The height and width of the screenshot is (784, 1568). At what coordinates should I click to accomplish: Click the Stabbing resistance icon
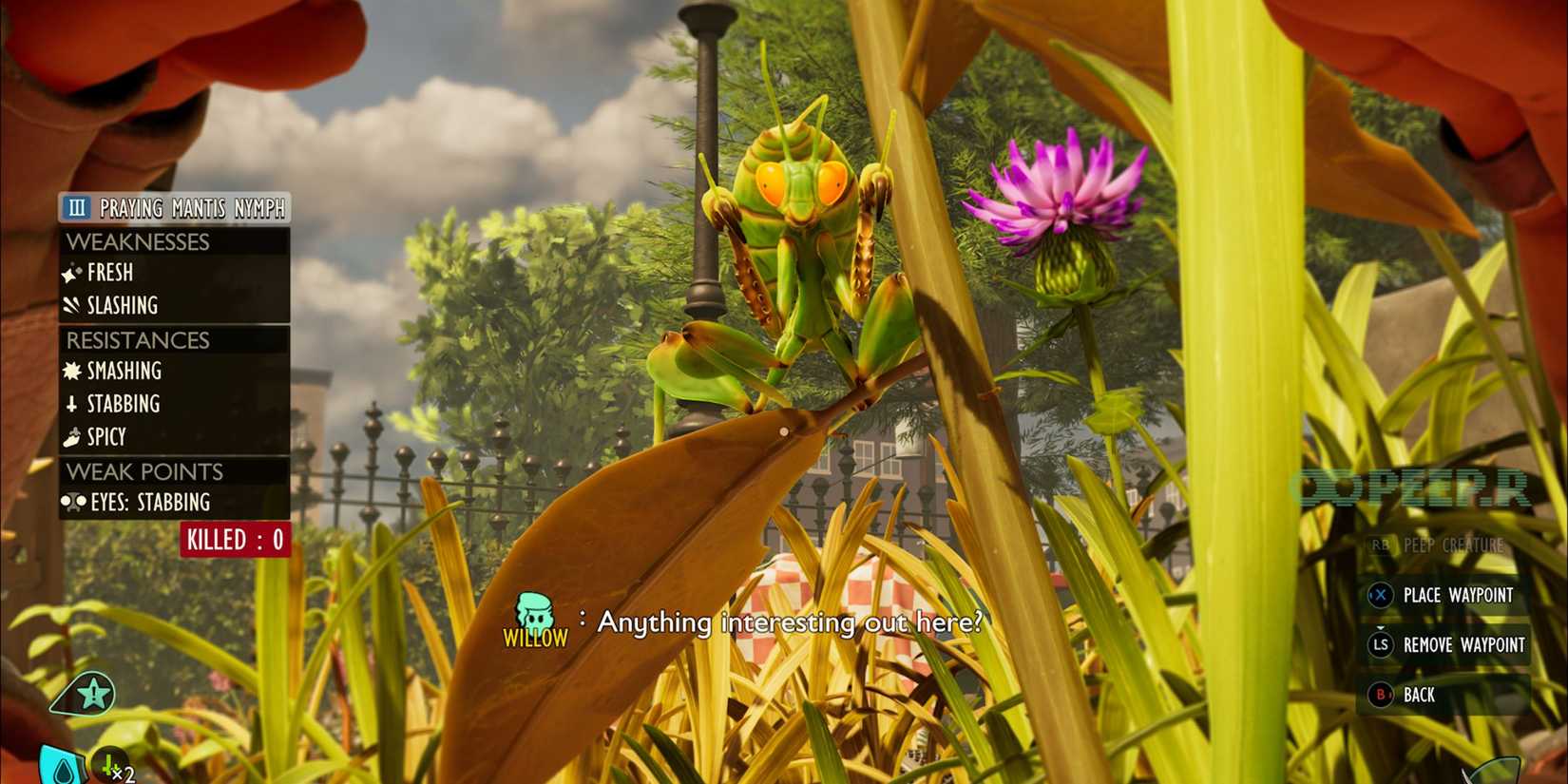tap(74, 404)
